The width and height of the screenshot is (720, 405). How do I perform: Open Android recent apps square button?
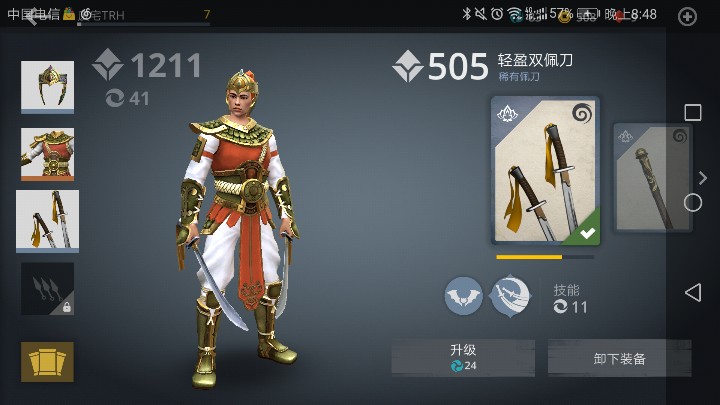pos(692,112)
